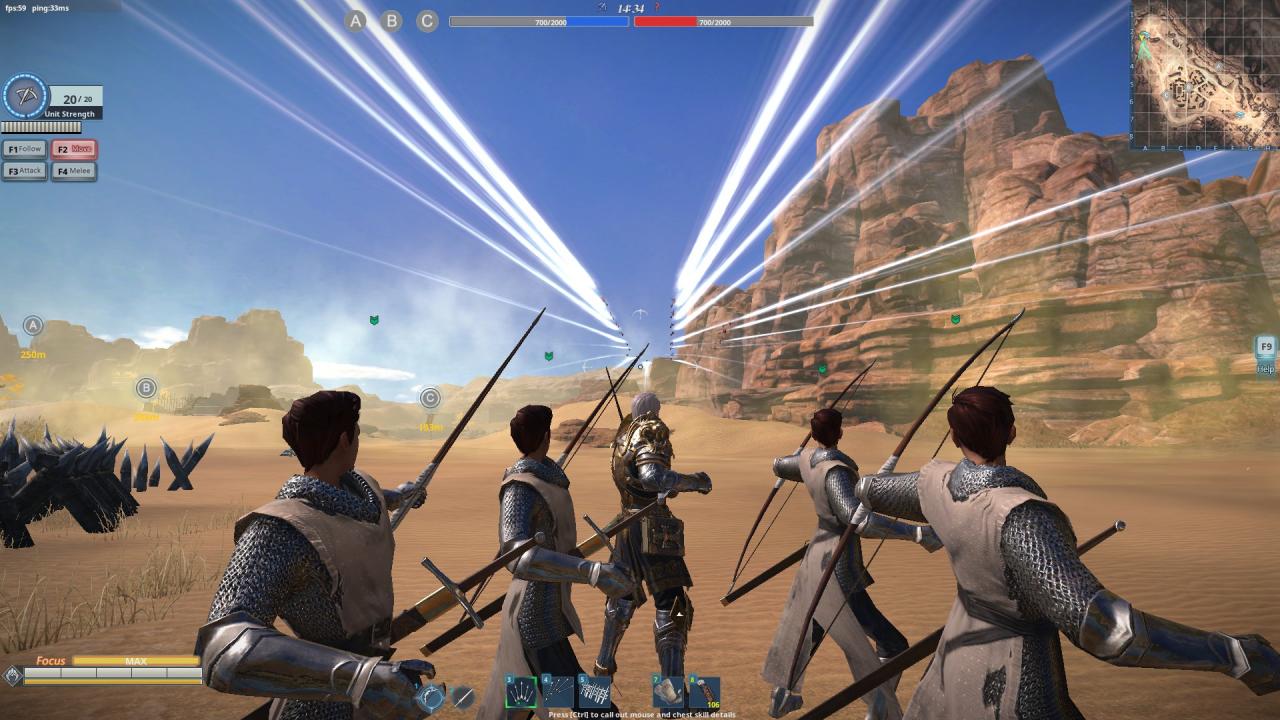
Task: Use the bandage item in slot 7
Action: point(668,692)
